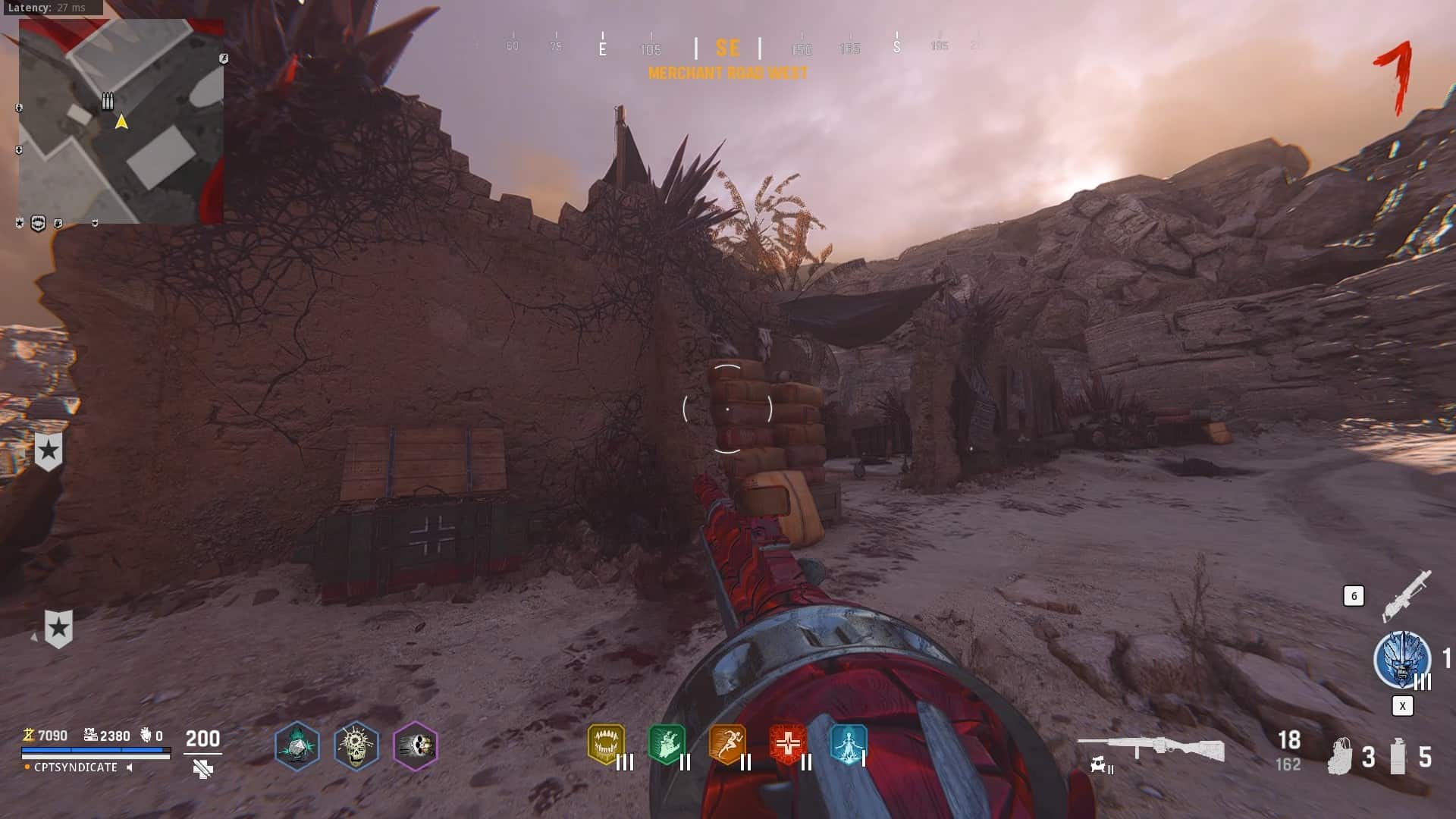Click the weapon upgrade tier icon under rifle

pyautogui.click(x=1101, y=767)
